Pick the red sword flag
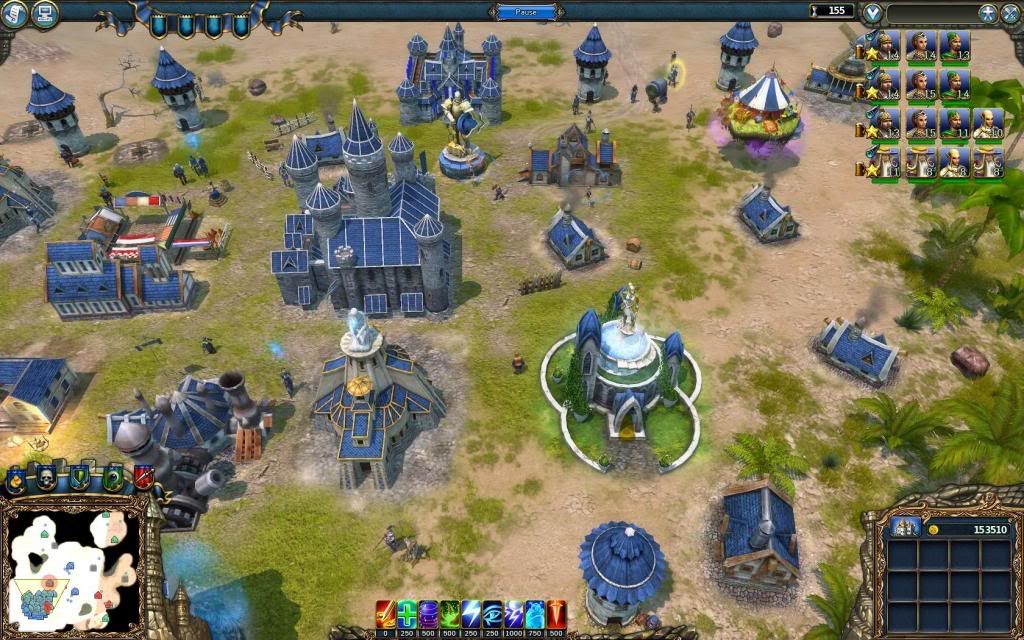The height and width of the screenshot is (640, 1024). pyautogui.click(x=144, y=477)
